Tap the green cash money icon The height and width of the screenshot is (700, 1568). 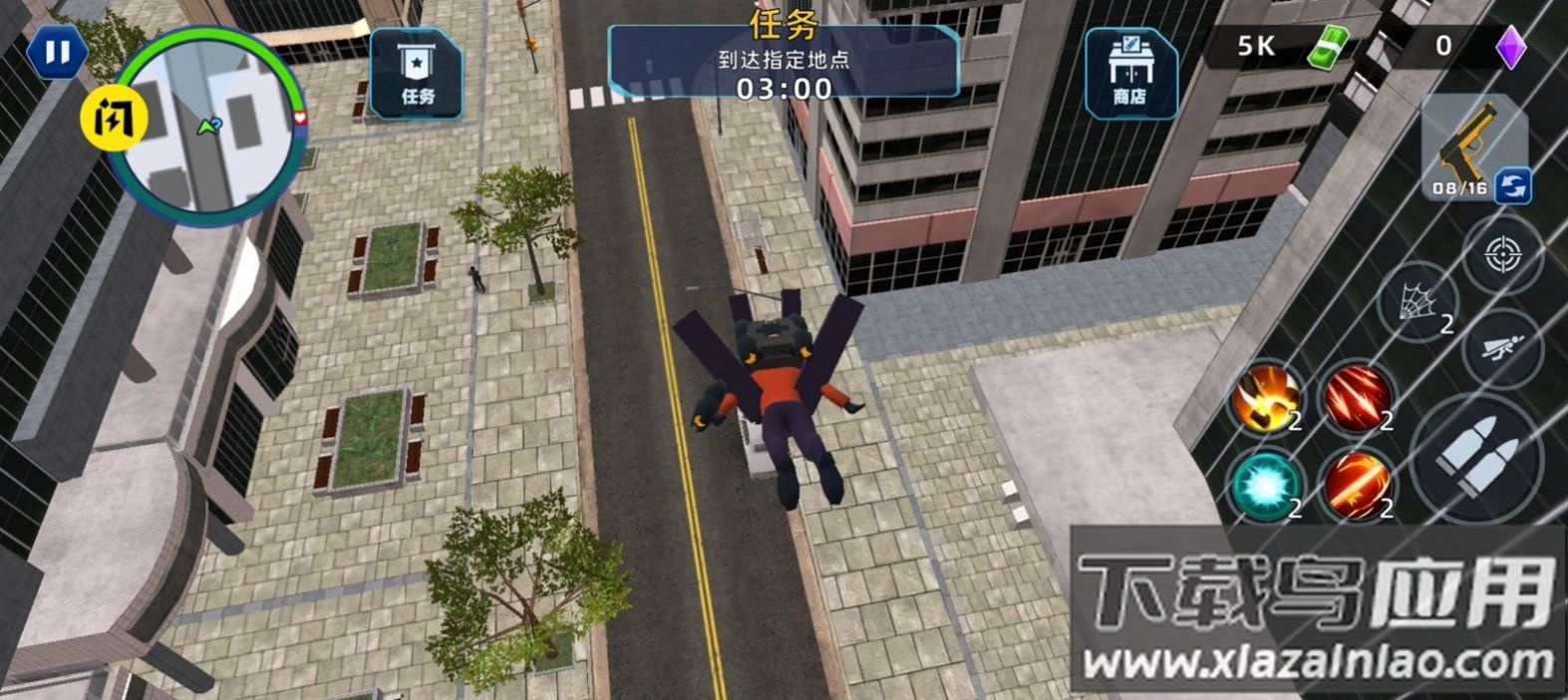tap(1328, 47)
